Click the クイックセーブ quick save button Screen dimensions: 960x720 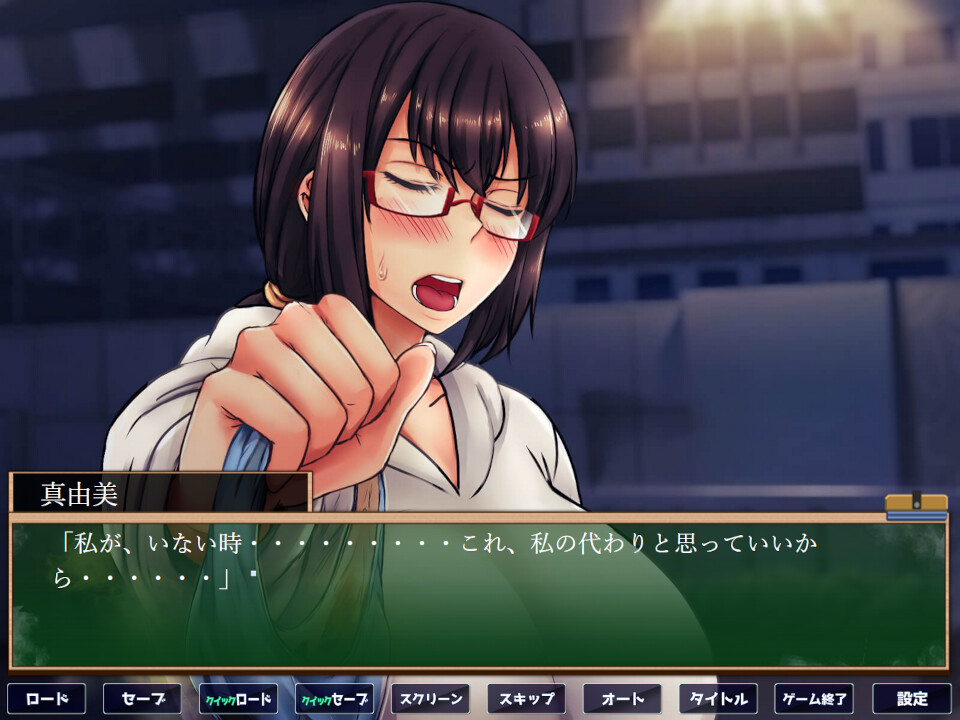(x=334, y=698)
